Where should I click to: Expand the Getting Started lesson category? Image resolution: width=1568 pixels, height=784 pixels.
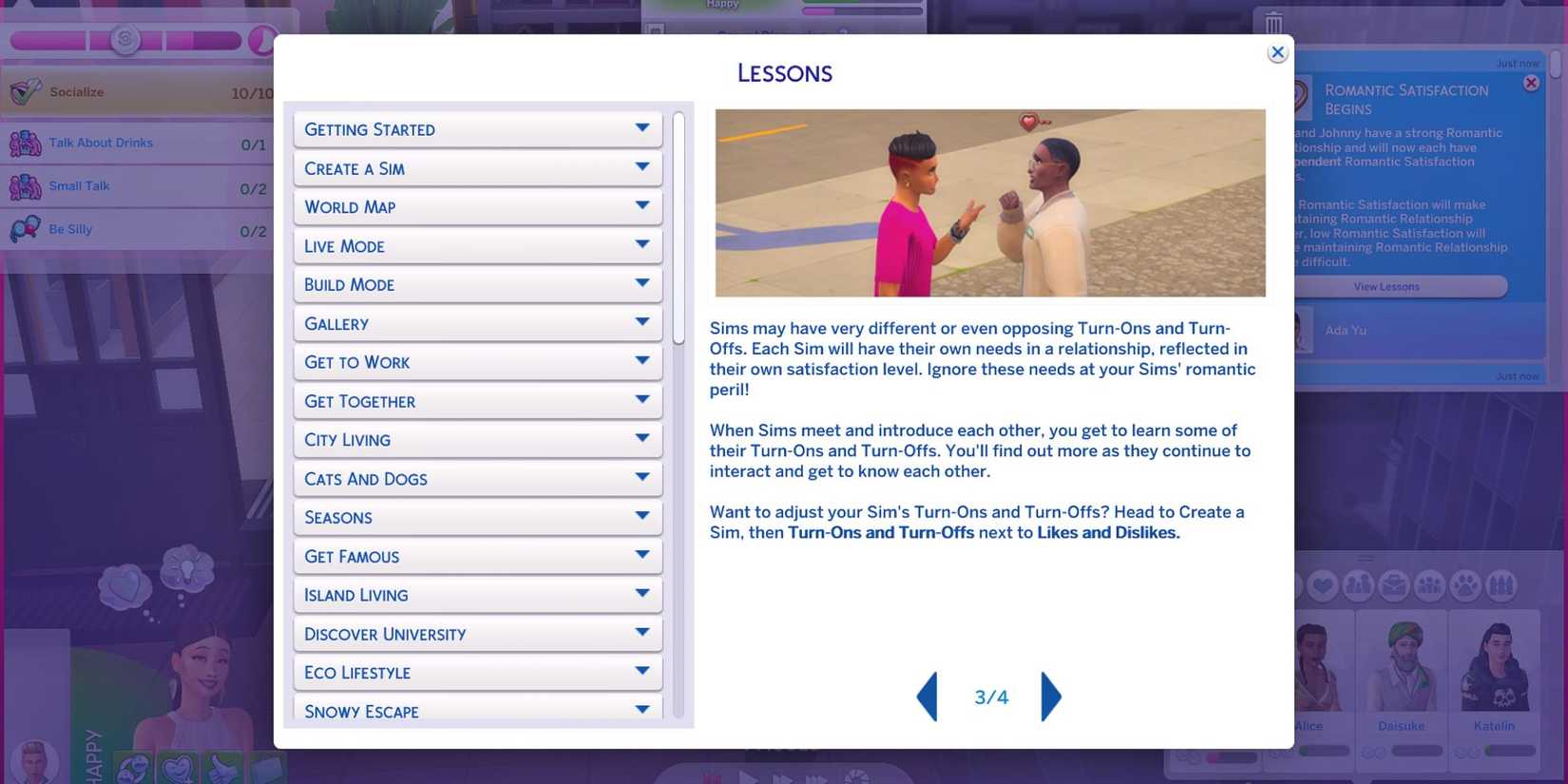(x=477, y=129)
